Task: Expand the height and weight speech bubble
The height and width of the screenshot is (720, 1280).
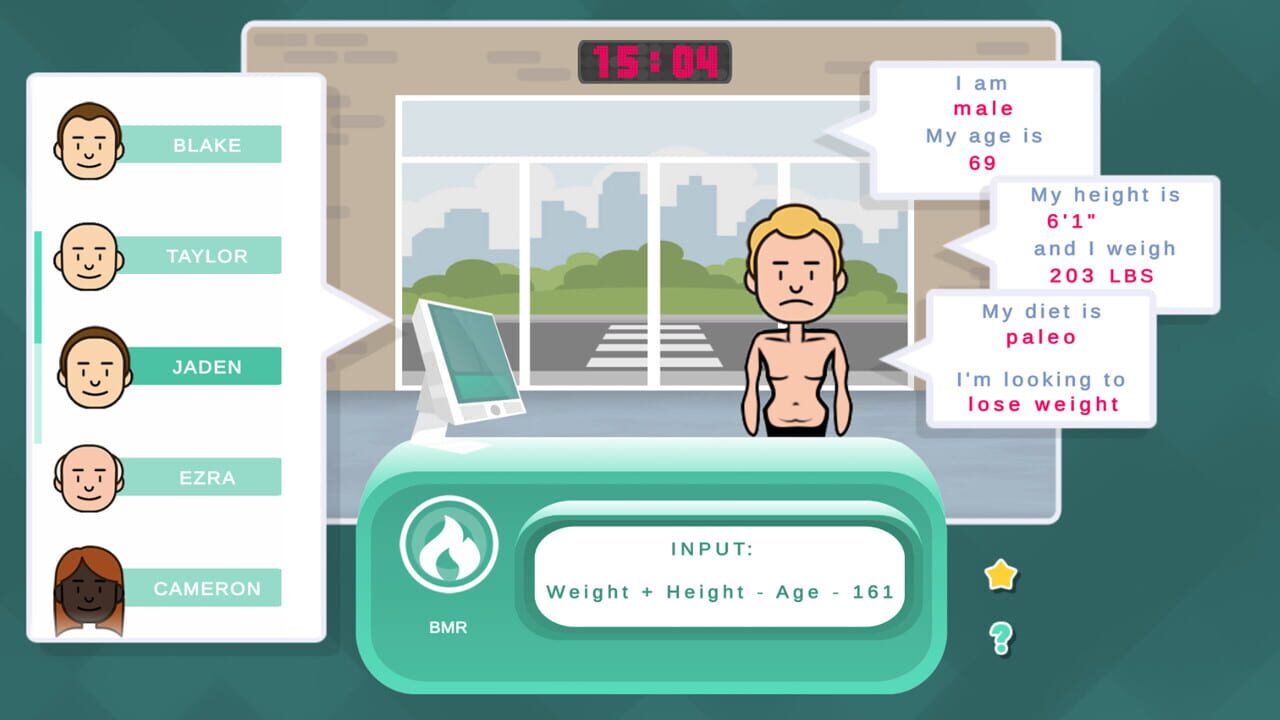Action: [1105, 236]
